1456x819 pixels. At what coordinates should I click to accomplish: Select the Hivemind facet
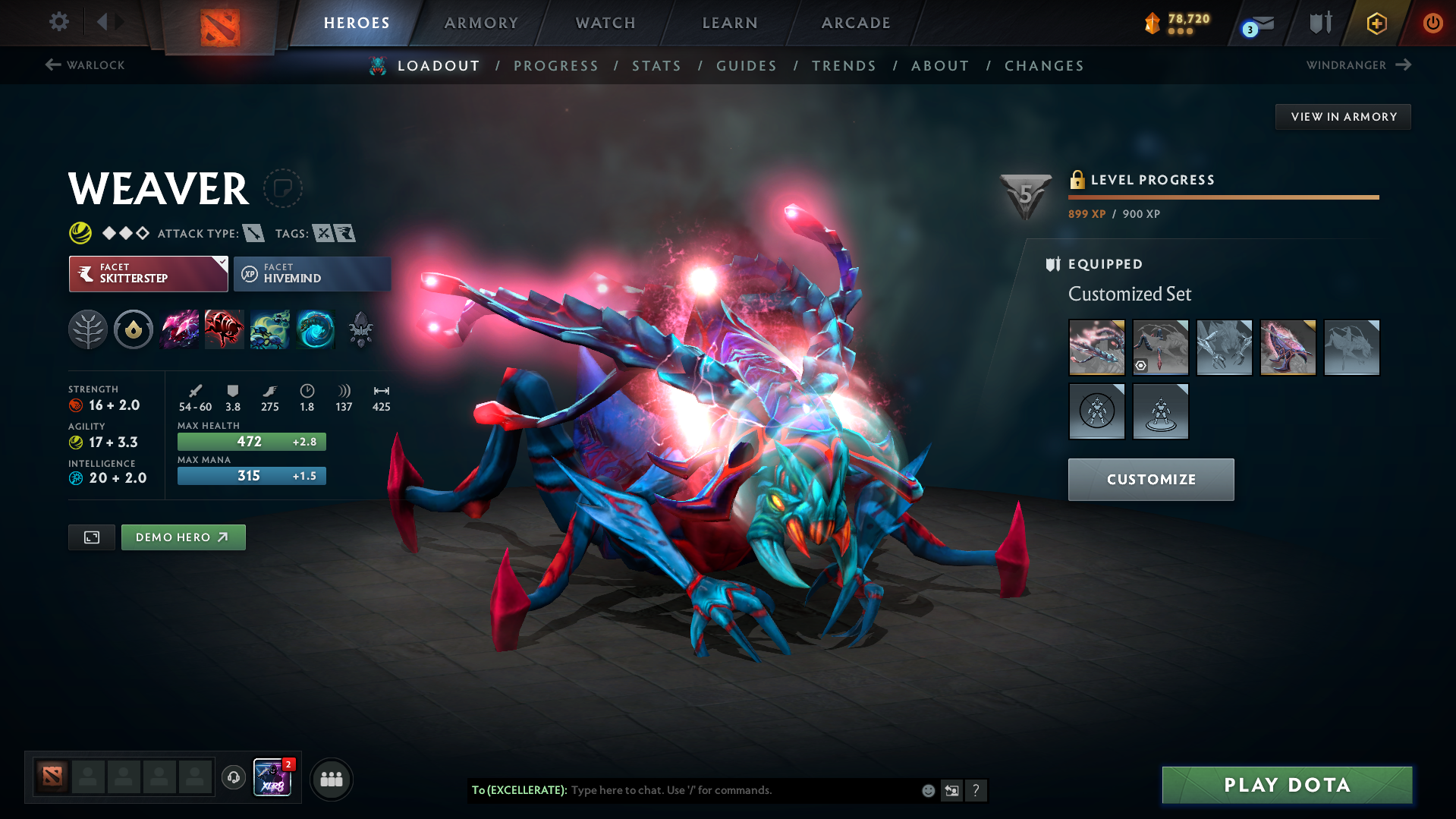pyautogui.click(x=312, y=274)
